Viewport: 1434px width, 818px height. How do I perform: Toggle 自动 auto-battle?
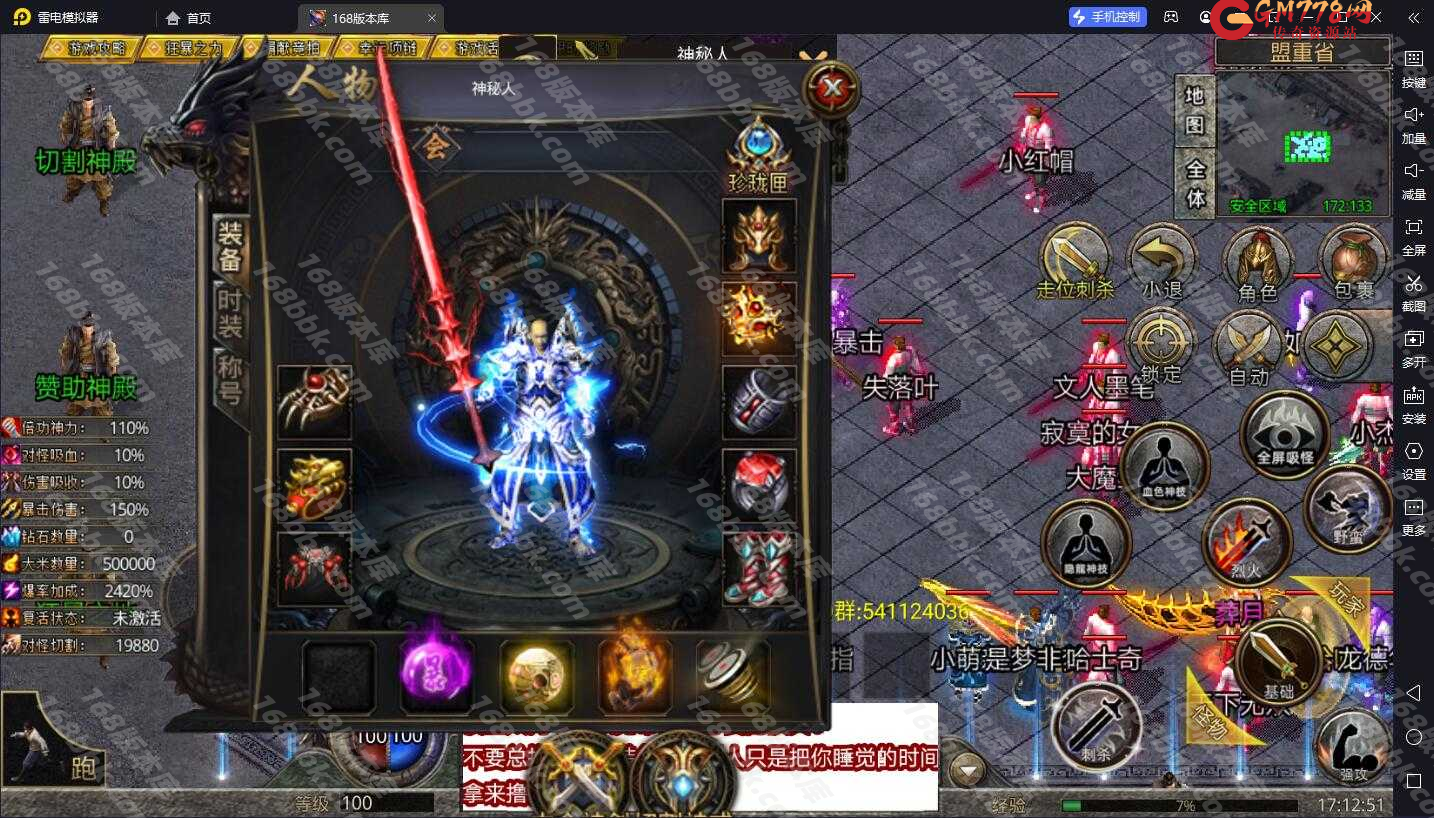[1248, 348]
